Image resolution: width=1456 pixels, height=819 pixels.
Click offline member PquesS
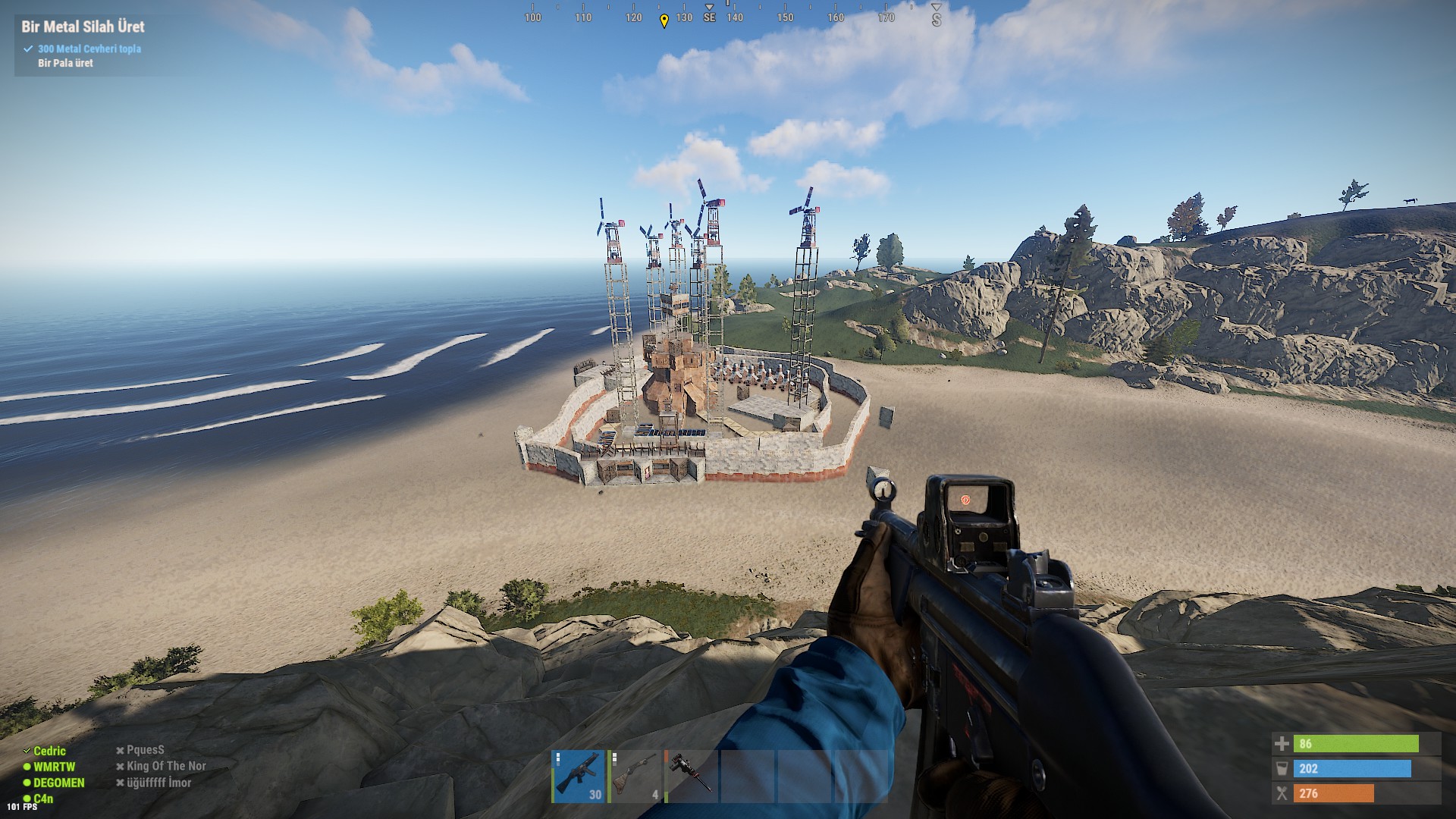(x=145, y=750)
